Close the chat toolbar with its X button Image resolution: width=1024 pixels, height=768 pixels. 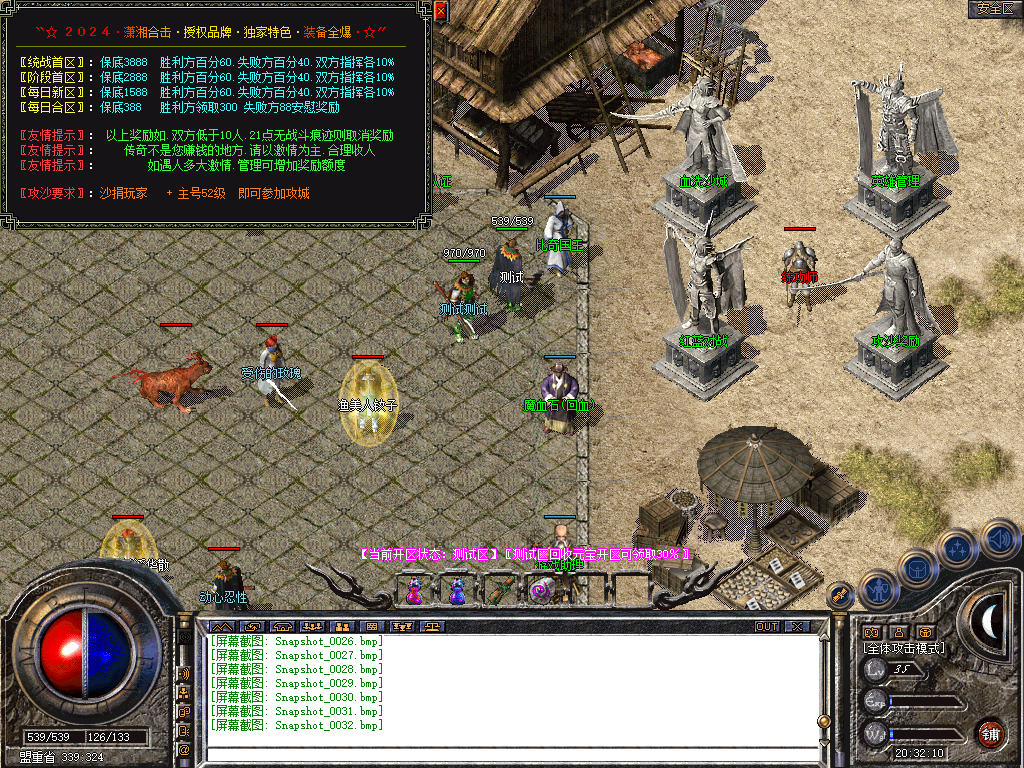pyautogui.click(x=796, y=627)
